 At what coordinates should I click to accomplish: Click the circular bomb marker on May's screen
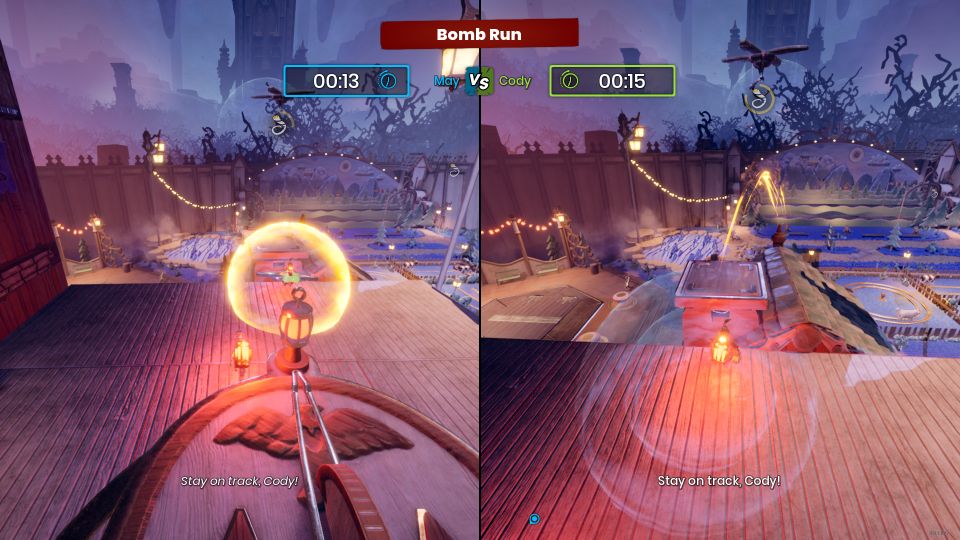click(281, 124)
